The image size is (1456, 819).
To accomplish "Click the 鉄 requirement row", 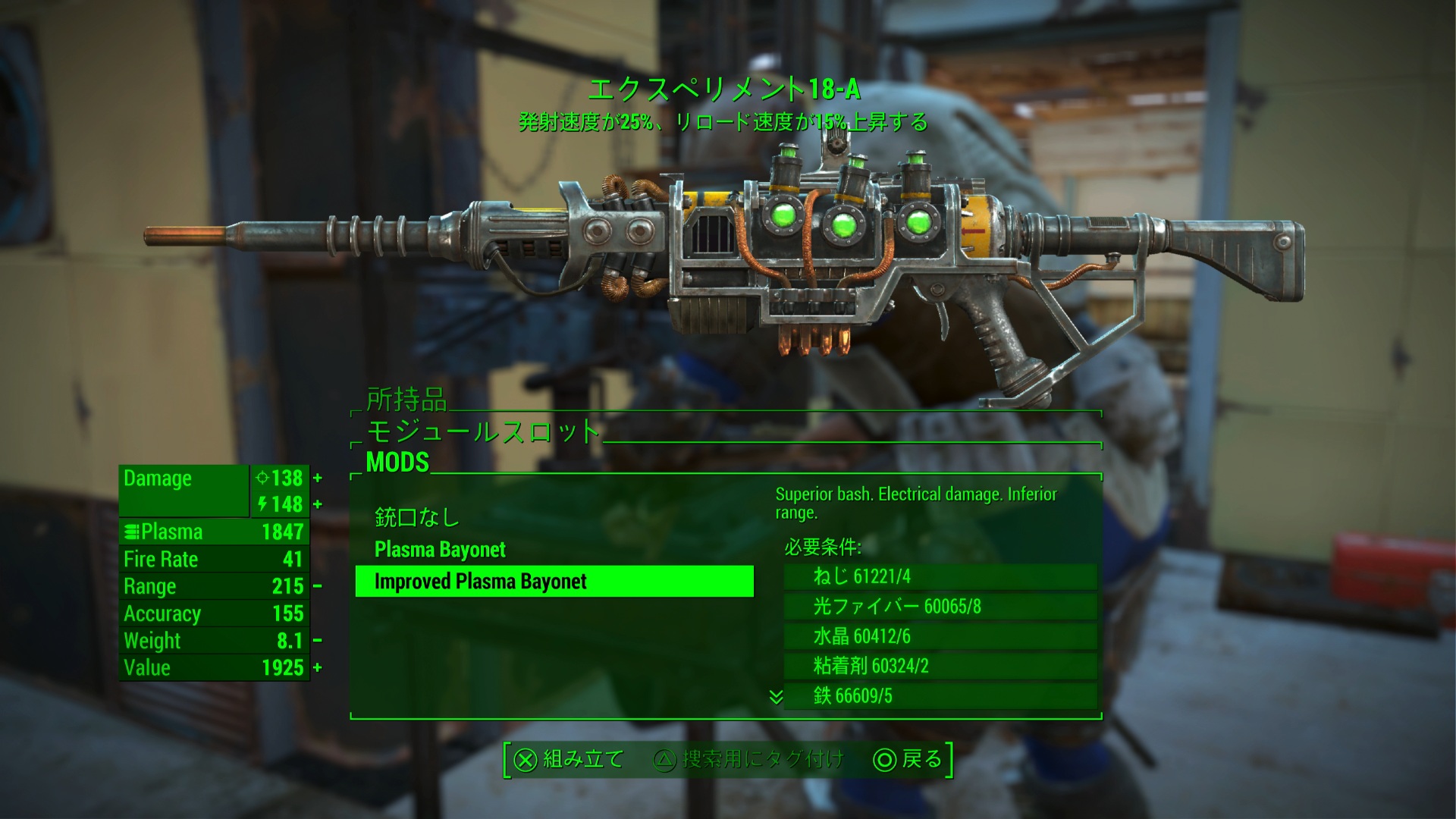I will click(x=940, y=695).
